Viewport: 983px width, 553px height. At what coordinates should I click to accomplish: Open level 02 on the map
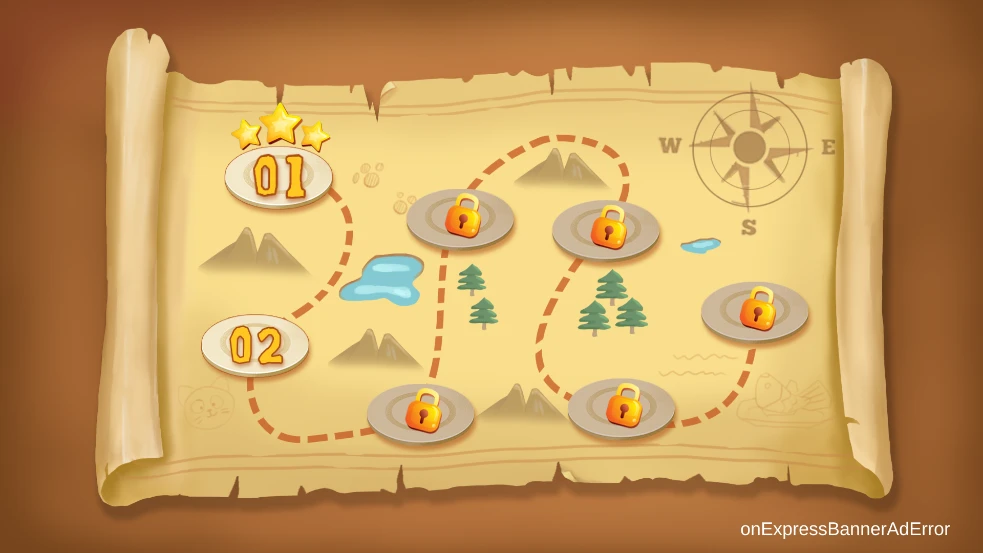(x=255, y=345)
